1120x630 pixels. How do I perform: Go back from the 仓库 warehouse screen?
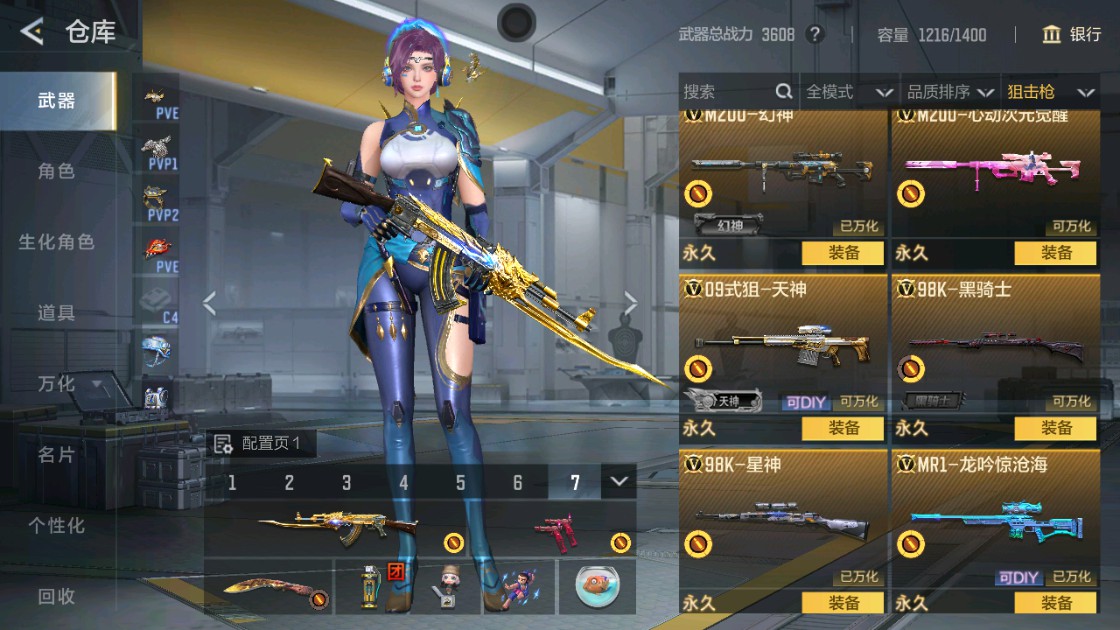(x=32, y=32)
